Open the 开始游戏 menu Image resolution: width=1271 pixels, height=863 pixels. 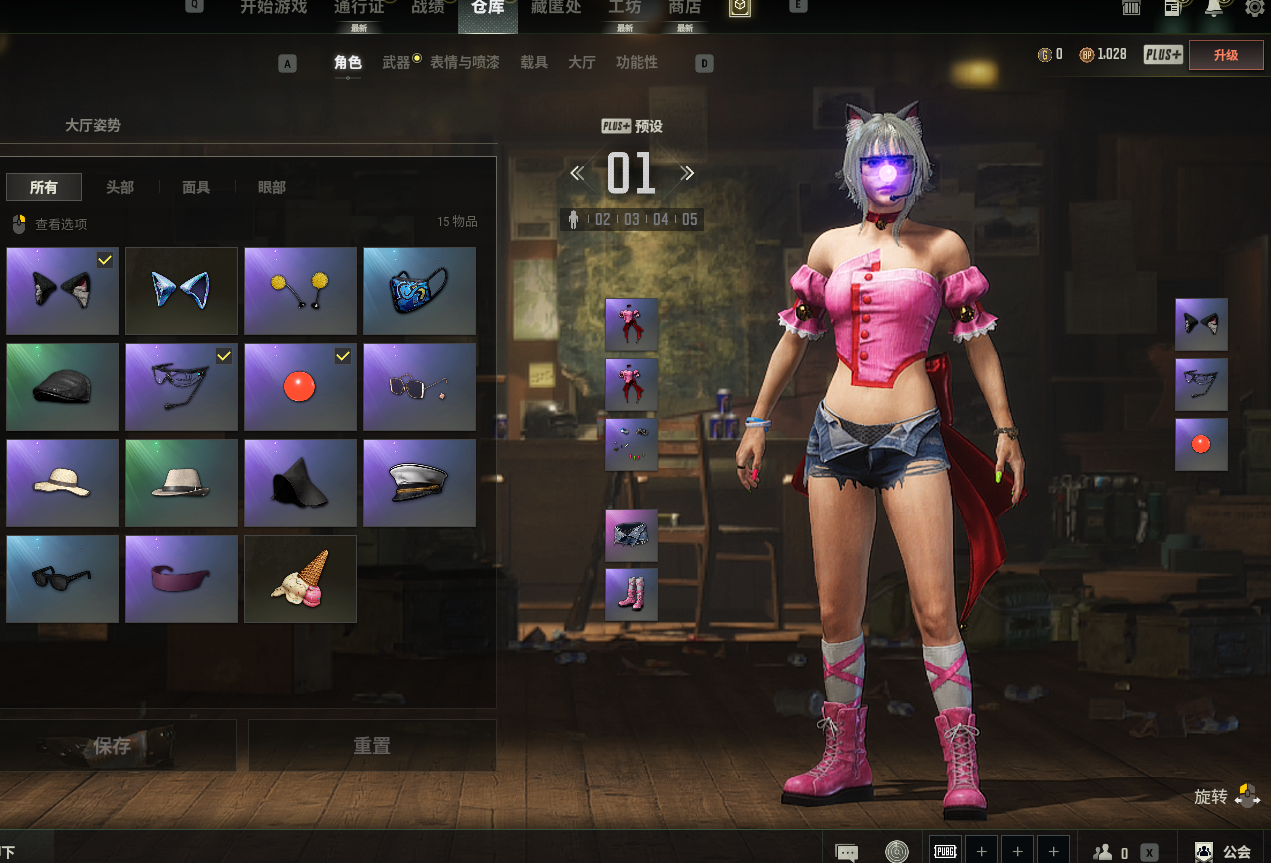coord(273,8)
